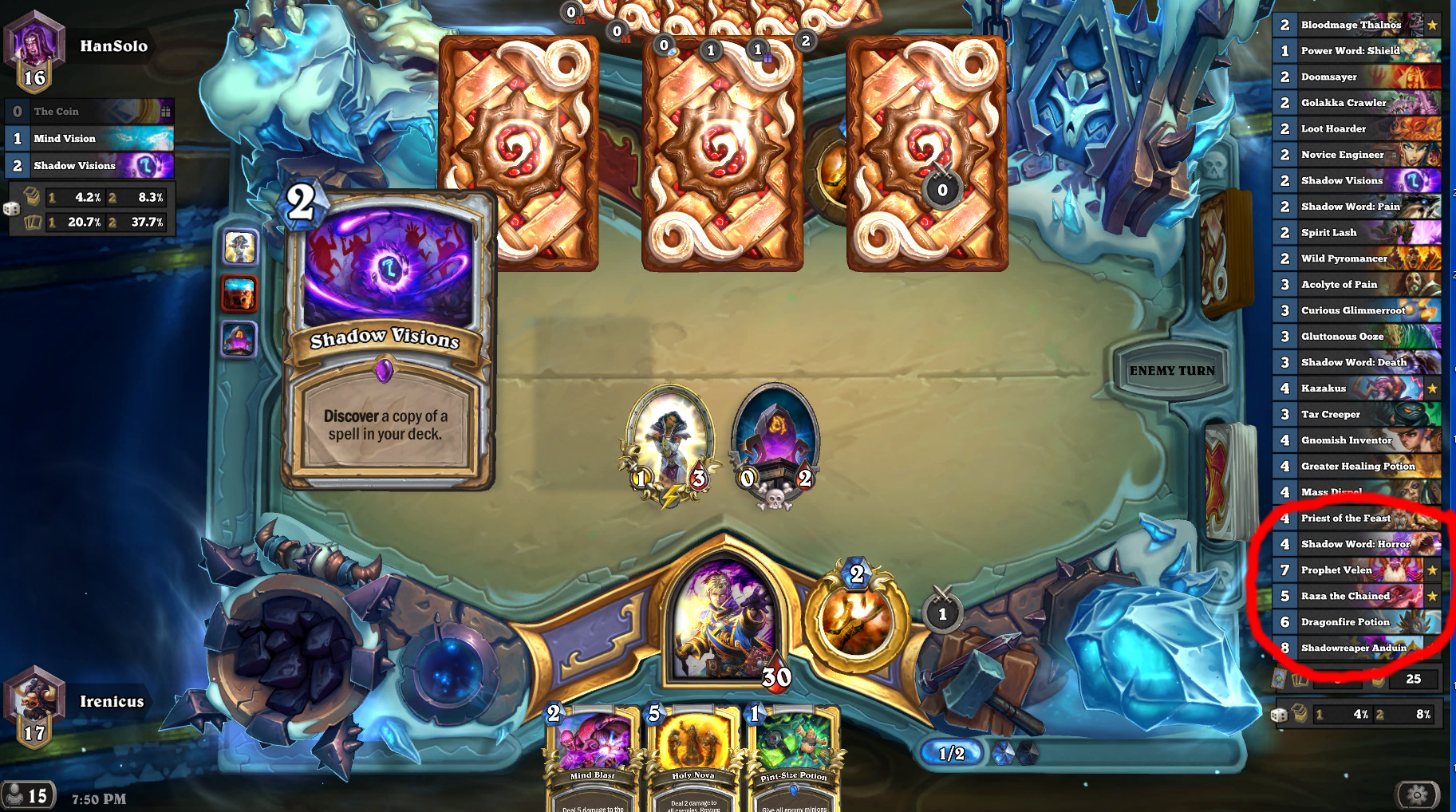Click the star icon next to Kazakus
This screenshot has height=812, width=1456.
coord(1434,388)
